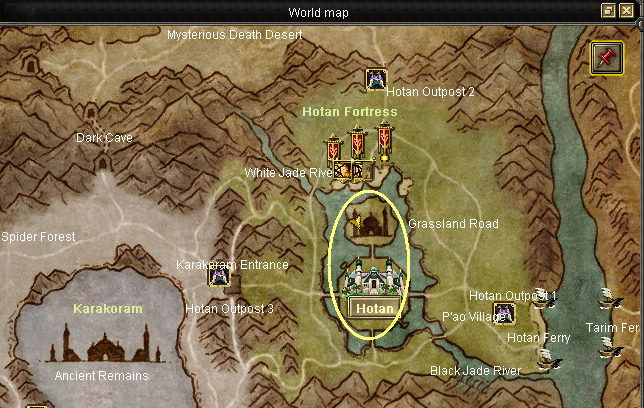Open the Karakoram region on the map
The image size is (644, 408).
tap(107, 308)
